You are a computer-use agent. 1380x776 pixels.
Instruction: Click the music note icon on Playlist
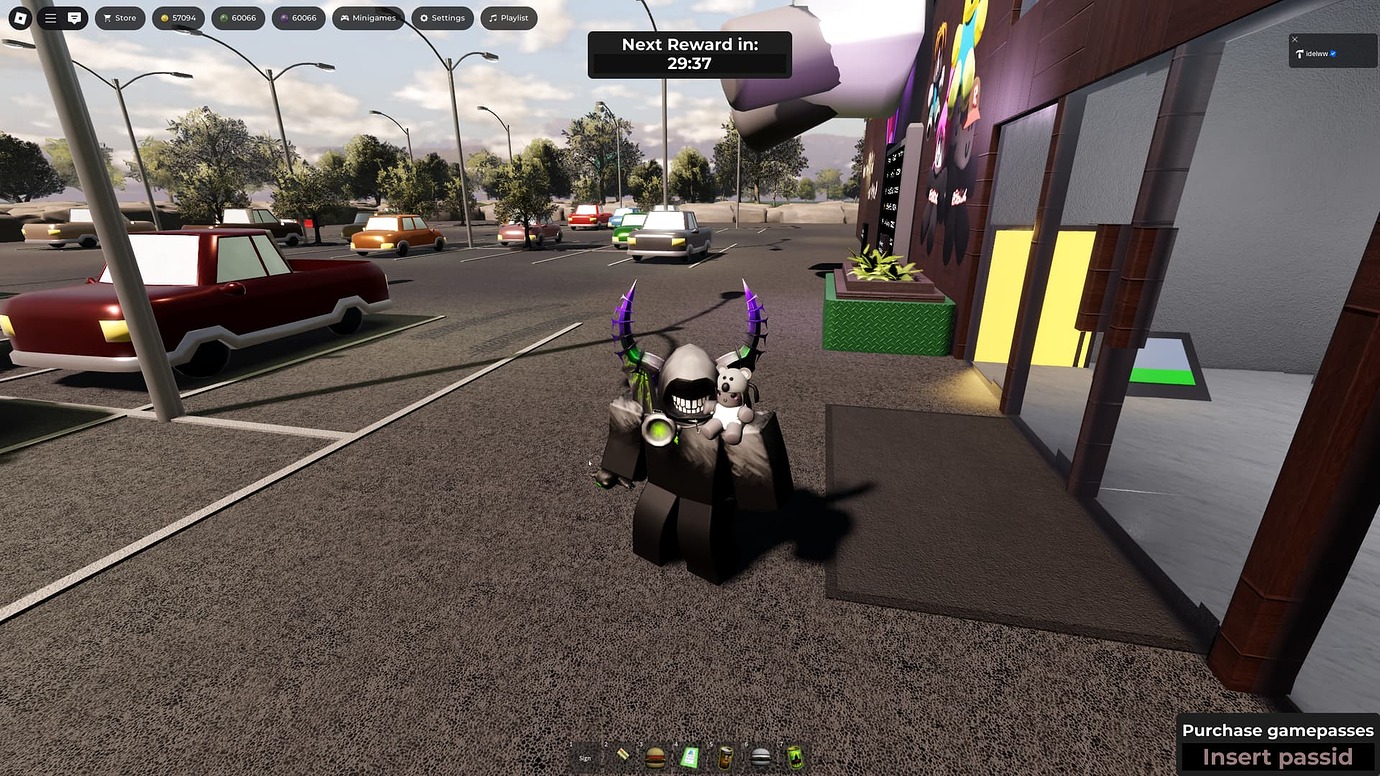[x=491, y=17]
